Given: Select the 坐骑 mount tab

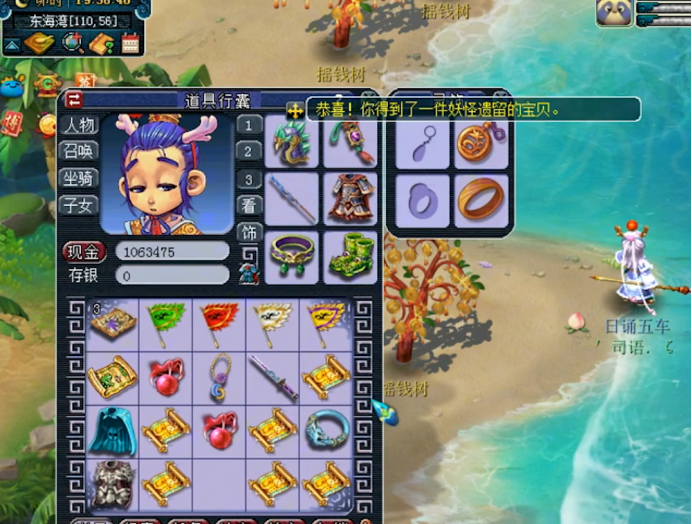Looking at the screenshot, I should coord(79,178).
